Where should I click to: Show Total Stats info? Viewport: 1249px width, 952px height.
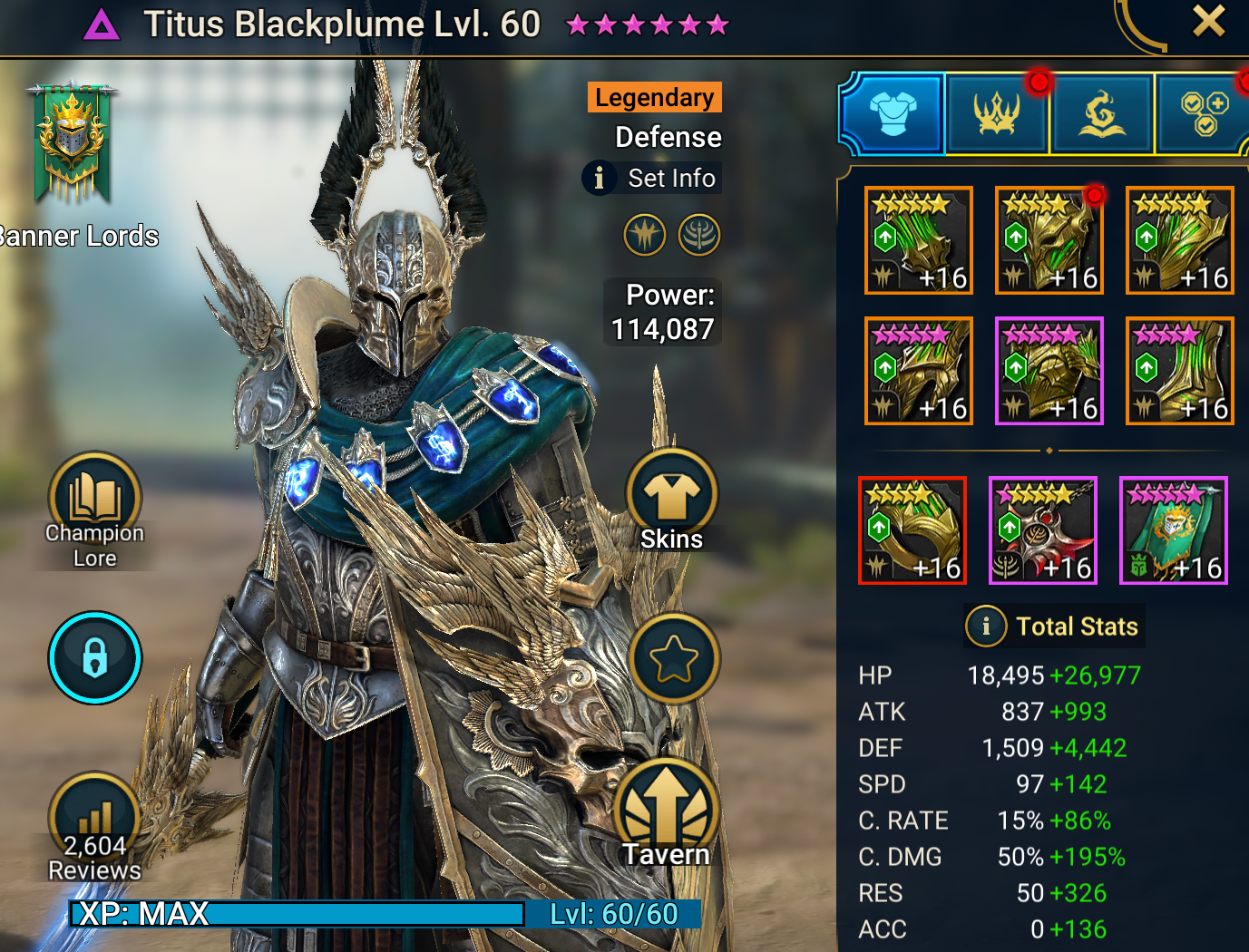click(1053, 626)
